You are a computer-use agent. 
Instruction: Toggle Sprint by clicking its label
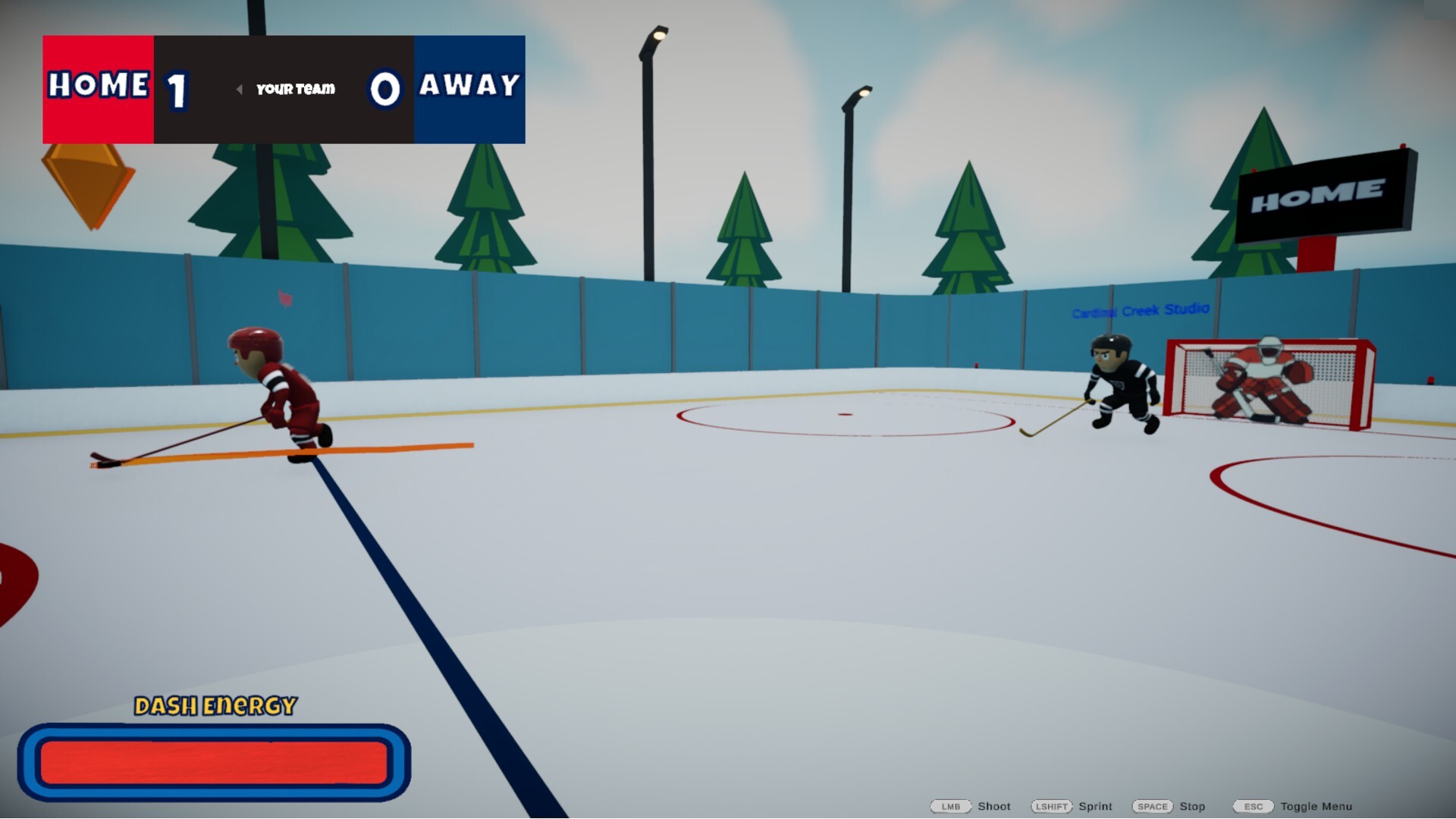[1095, 807]
